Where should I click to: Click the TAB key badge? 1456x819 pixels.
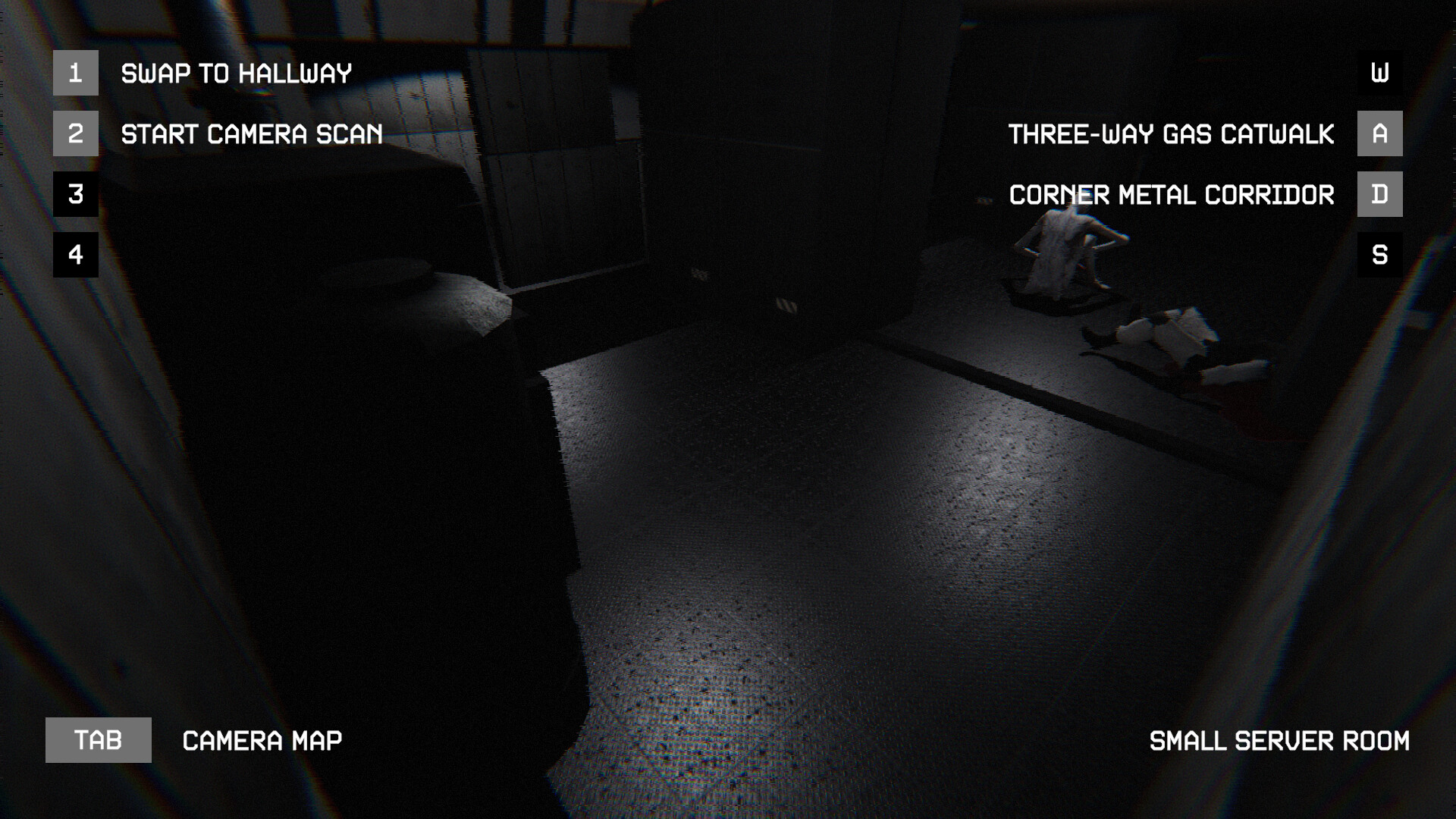coord(98,739)
